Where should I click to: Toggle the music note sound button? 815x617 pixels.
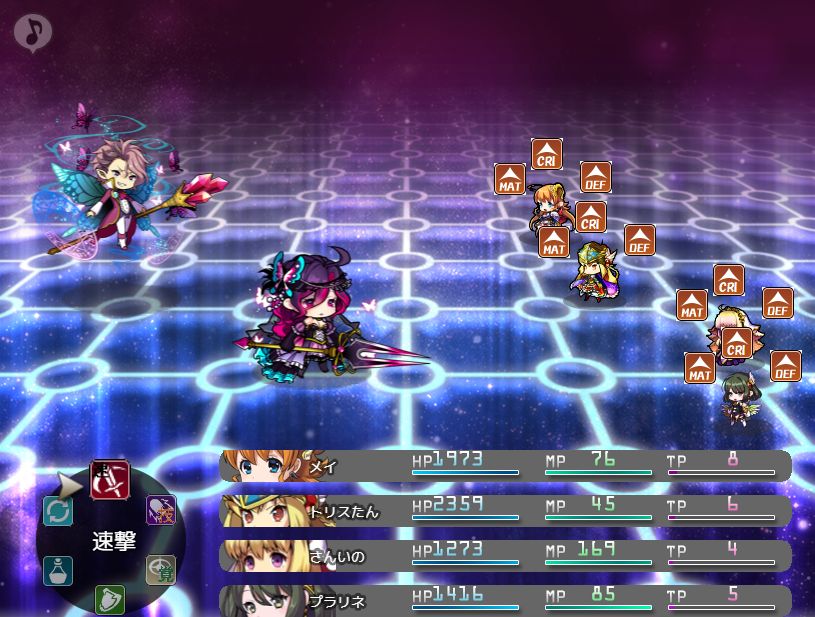(x=33, y=33)
